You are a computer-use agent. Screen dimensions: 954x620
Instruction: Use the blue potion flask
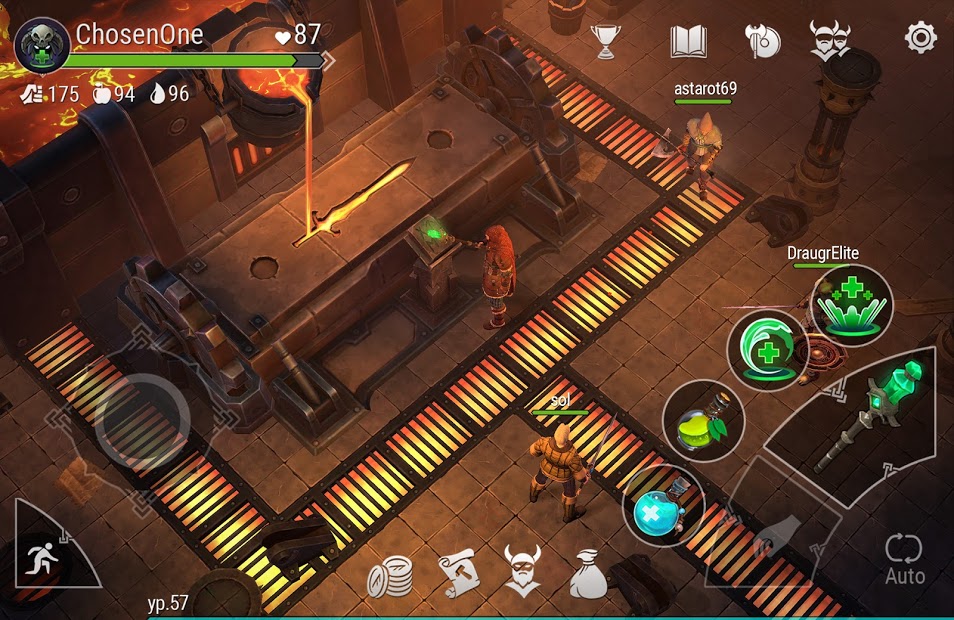663,506
